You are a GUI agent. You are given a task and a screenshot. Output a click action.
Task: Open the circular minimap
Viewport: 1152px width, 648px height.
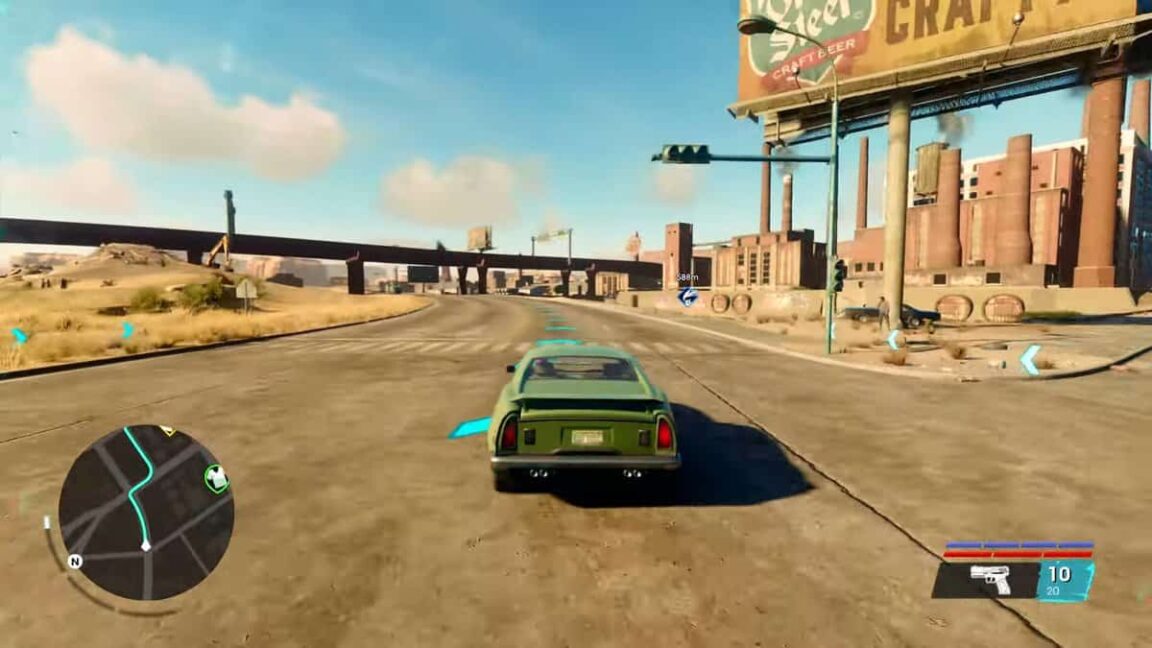click(x=146, y=512)
